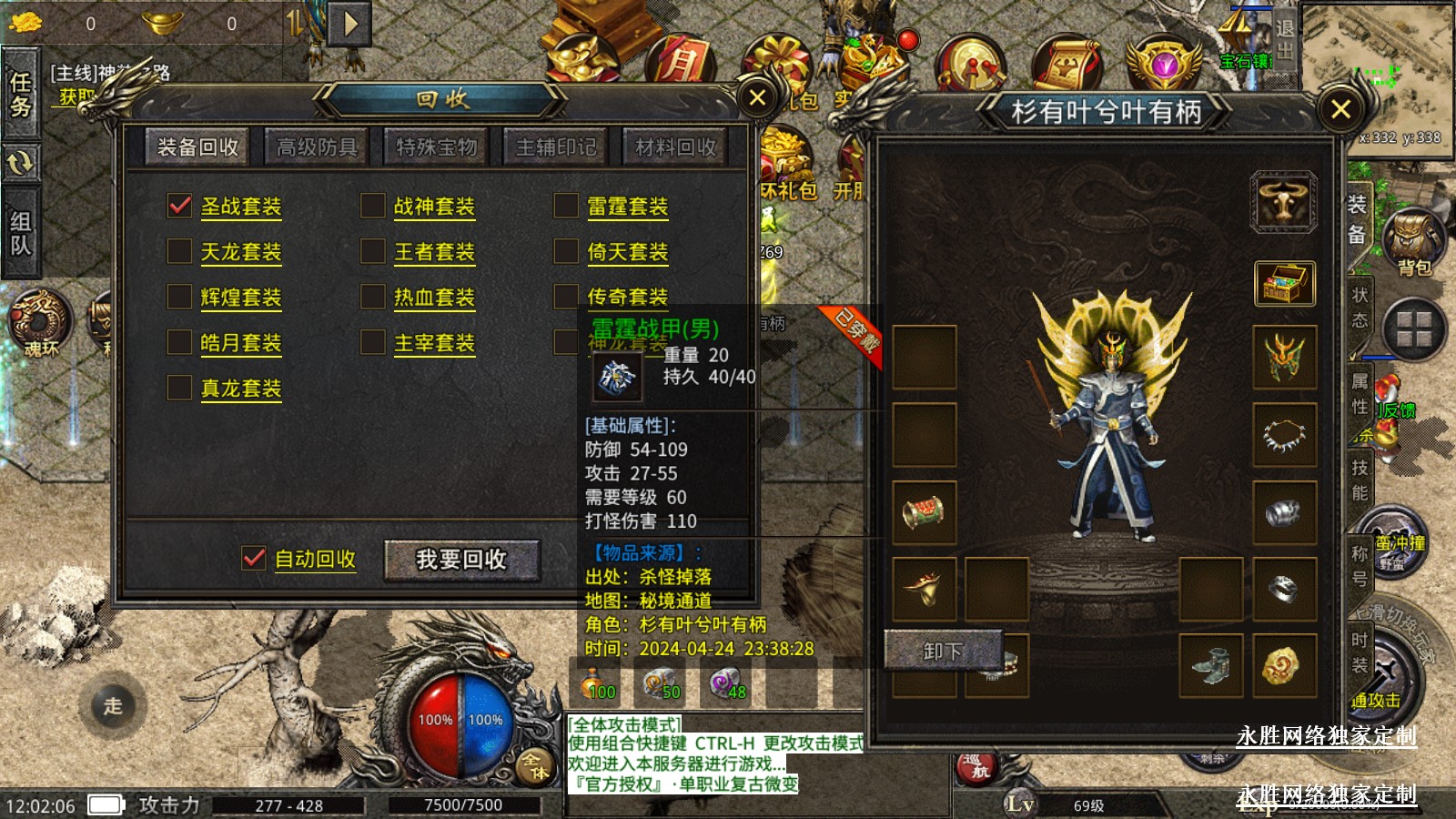Viewport: 1456px width, 819px height.
Task: Tick the 战神套装 checkbox
Action: 373,206
